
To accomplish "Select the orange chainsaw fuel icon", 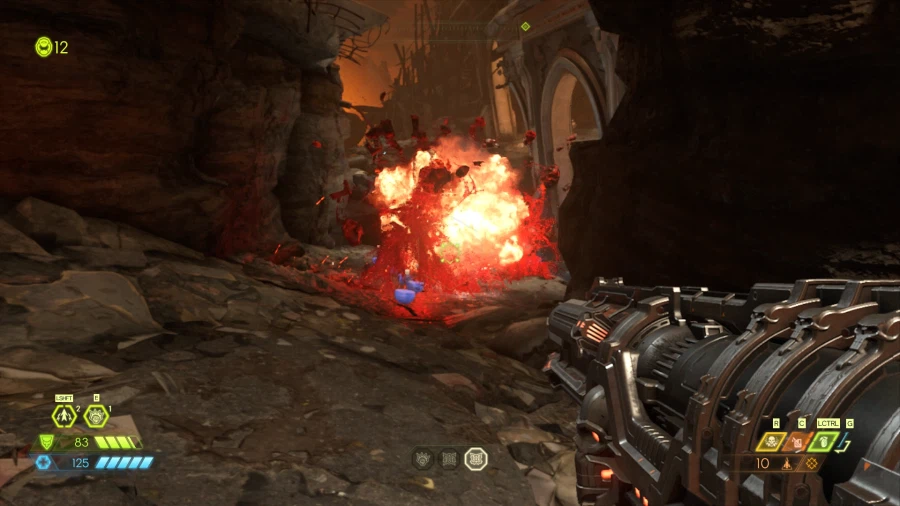I will (798, 441).
